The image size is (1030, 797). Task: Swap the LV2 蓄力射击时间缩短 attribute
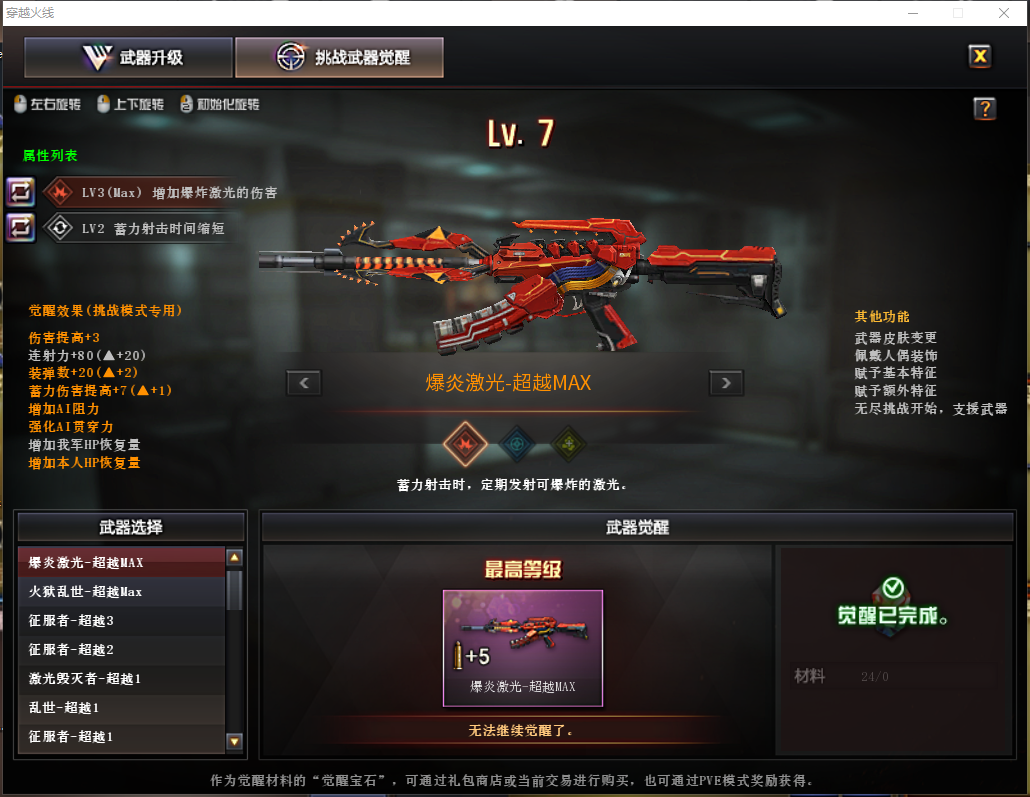[x=21, y=227]
